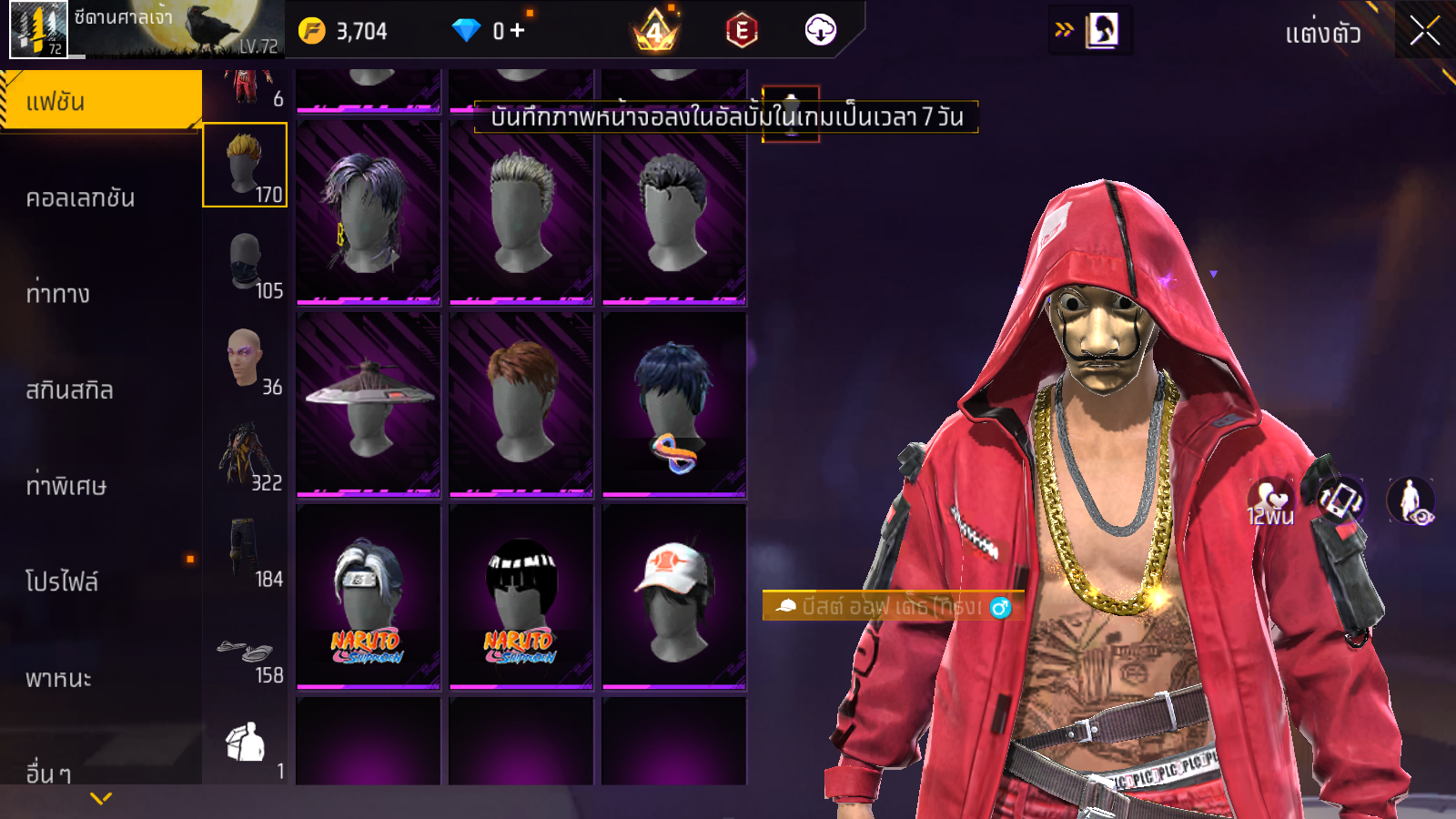Choose the wide straw hat item
This screenshot has height=819, width=1456.
(x=369, y=404)
